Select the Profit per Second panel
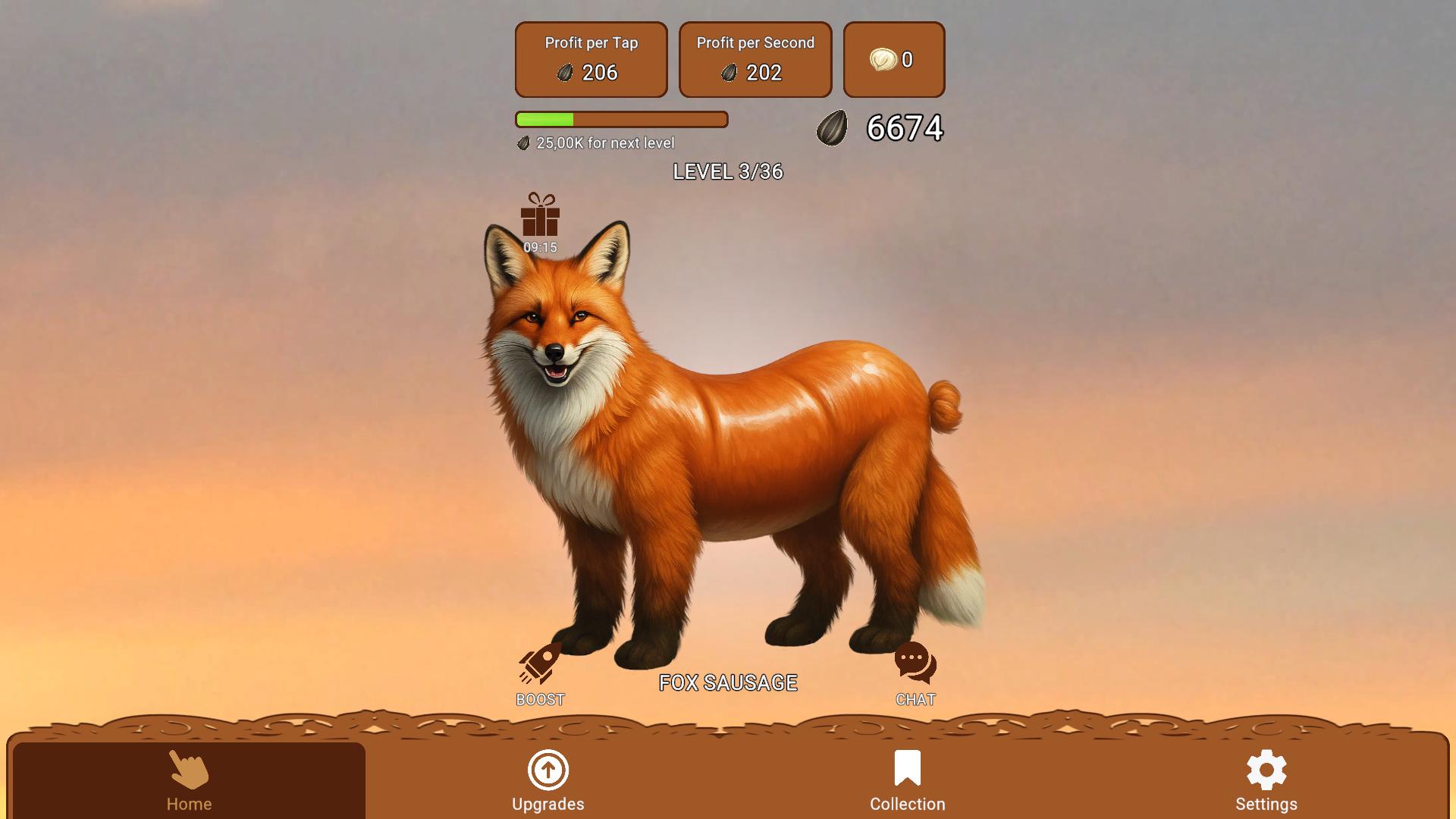This screenshot has width=1456, height=819. 755,59
